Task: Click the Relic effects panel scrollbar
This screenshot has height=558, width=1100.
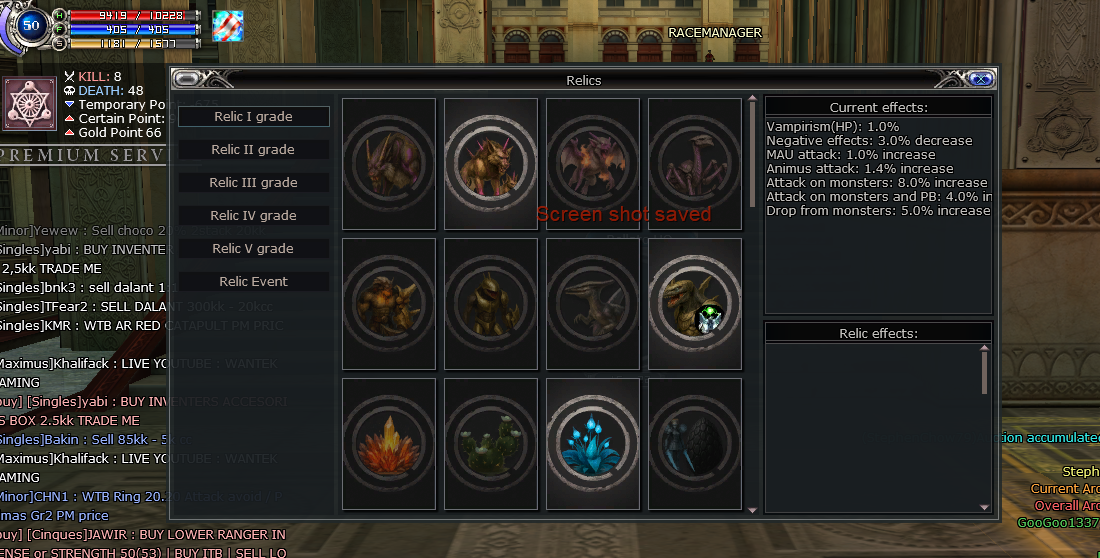Action: [x=985, y=372]
